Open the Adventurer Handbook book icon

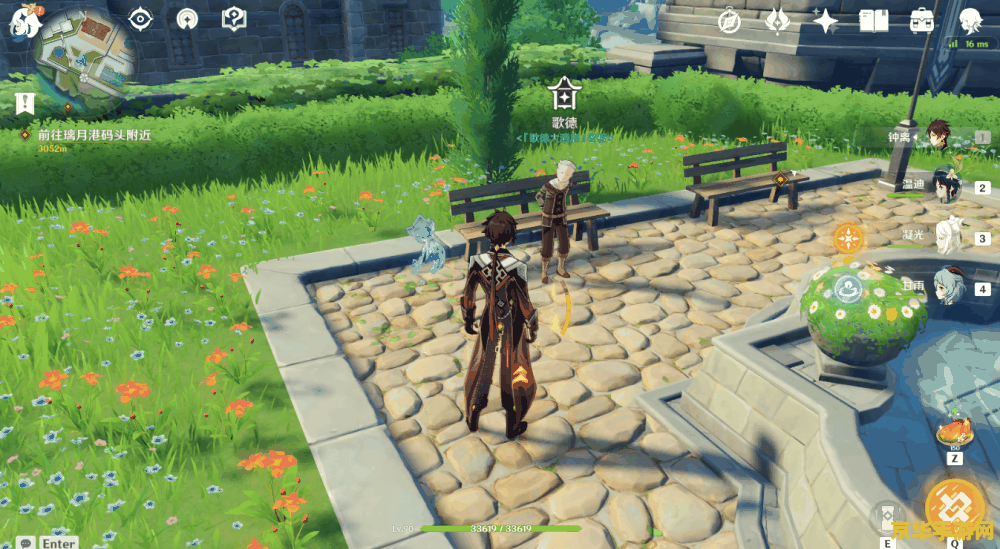tap(874, 21)
